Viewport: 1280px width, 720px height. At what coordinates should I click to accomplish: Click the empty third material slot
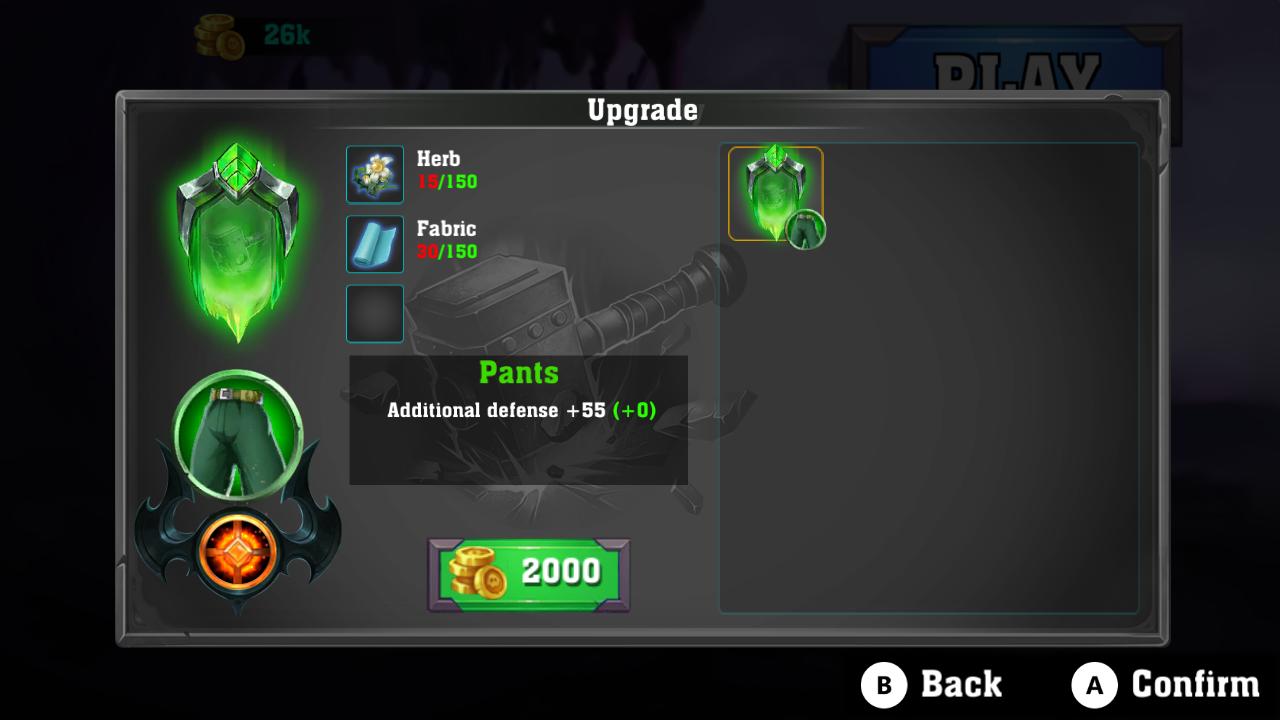coord(374,313)
